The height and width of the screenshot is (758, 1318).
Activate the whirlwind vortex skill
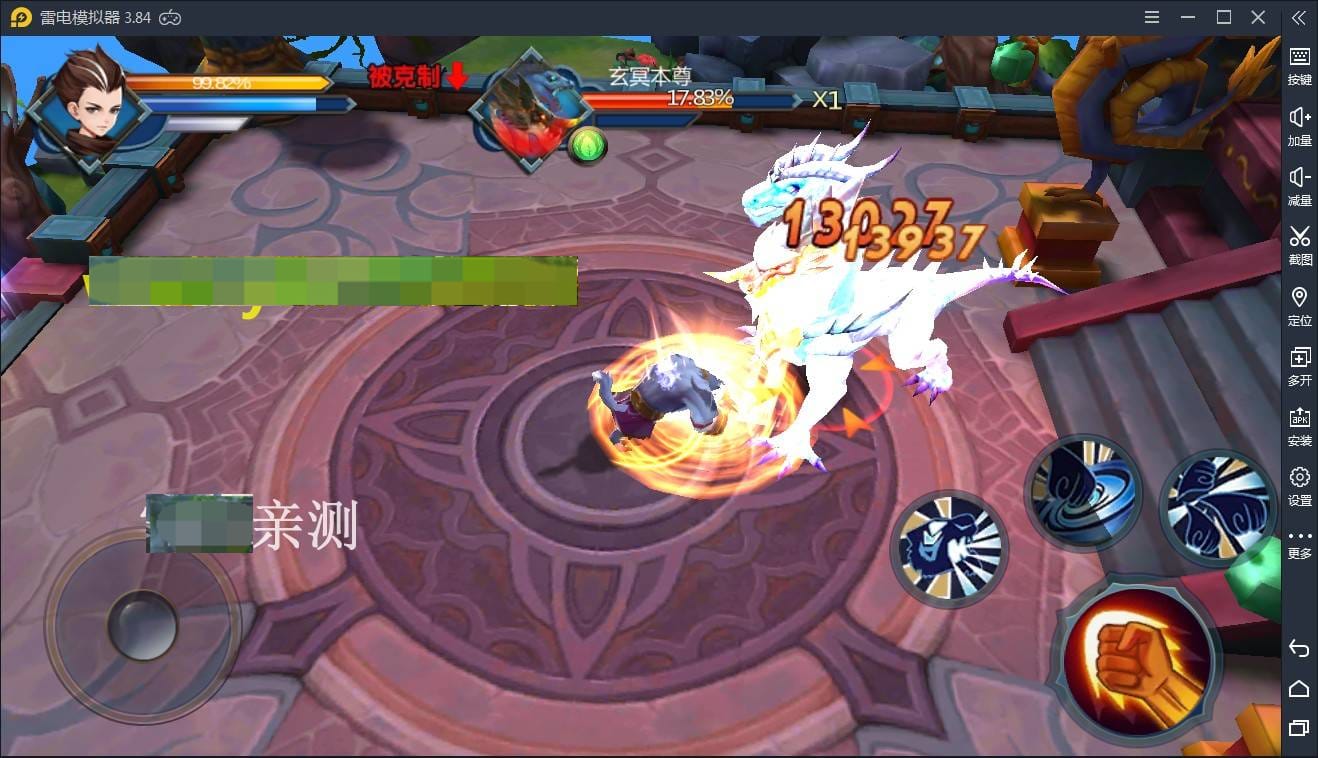coord(1083,492)
